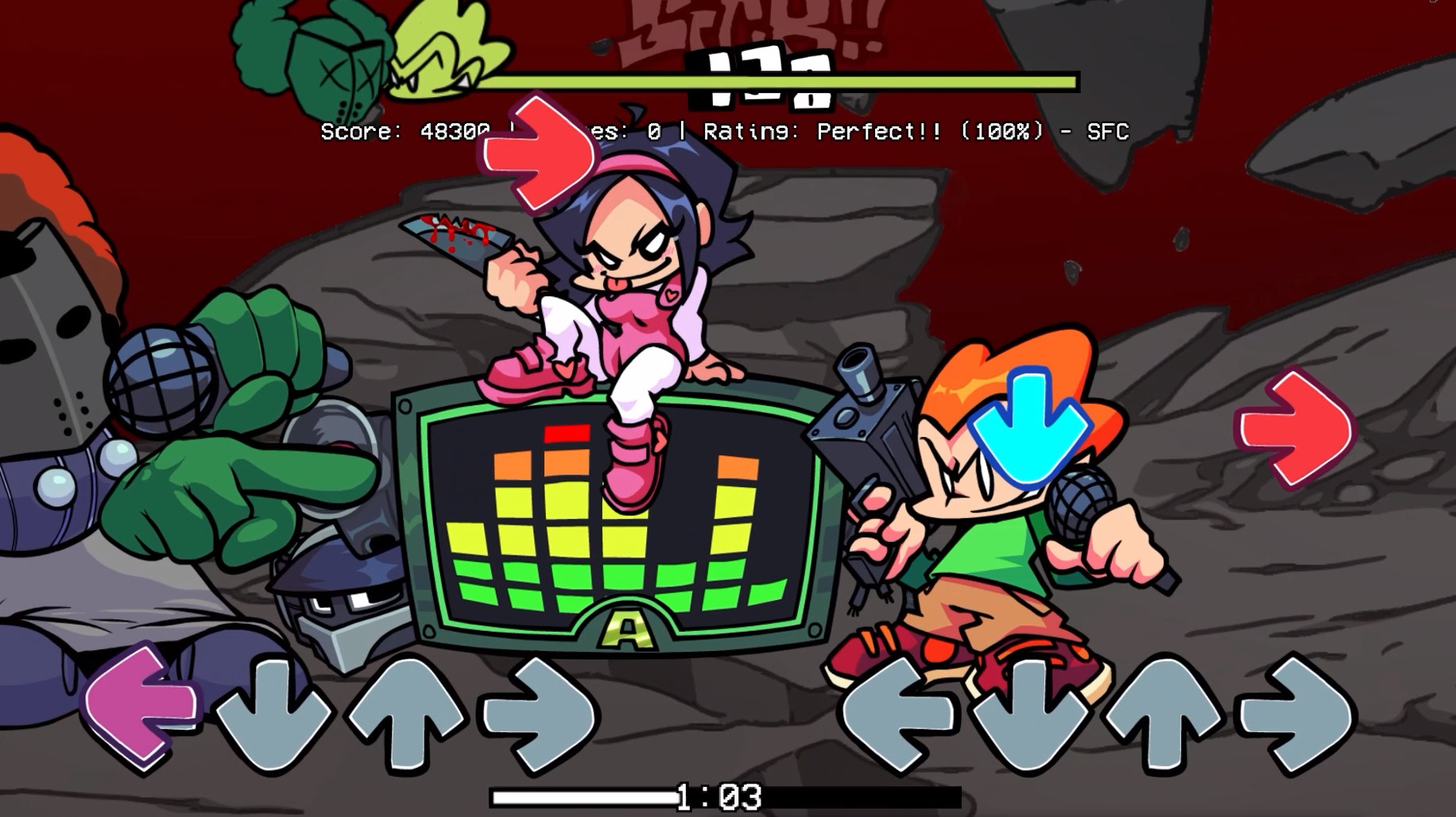
Task: Click the green health bar at the top
Action: click(x=787, y=81)
